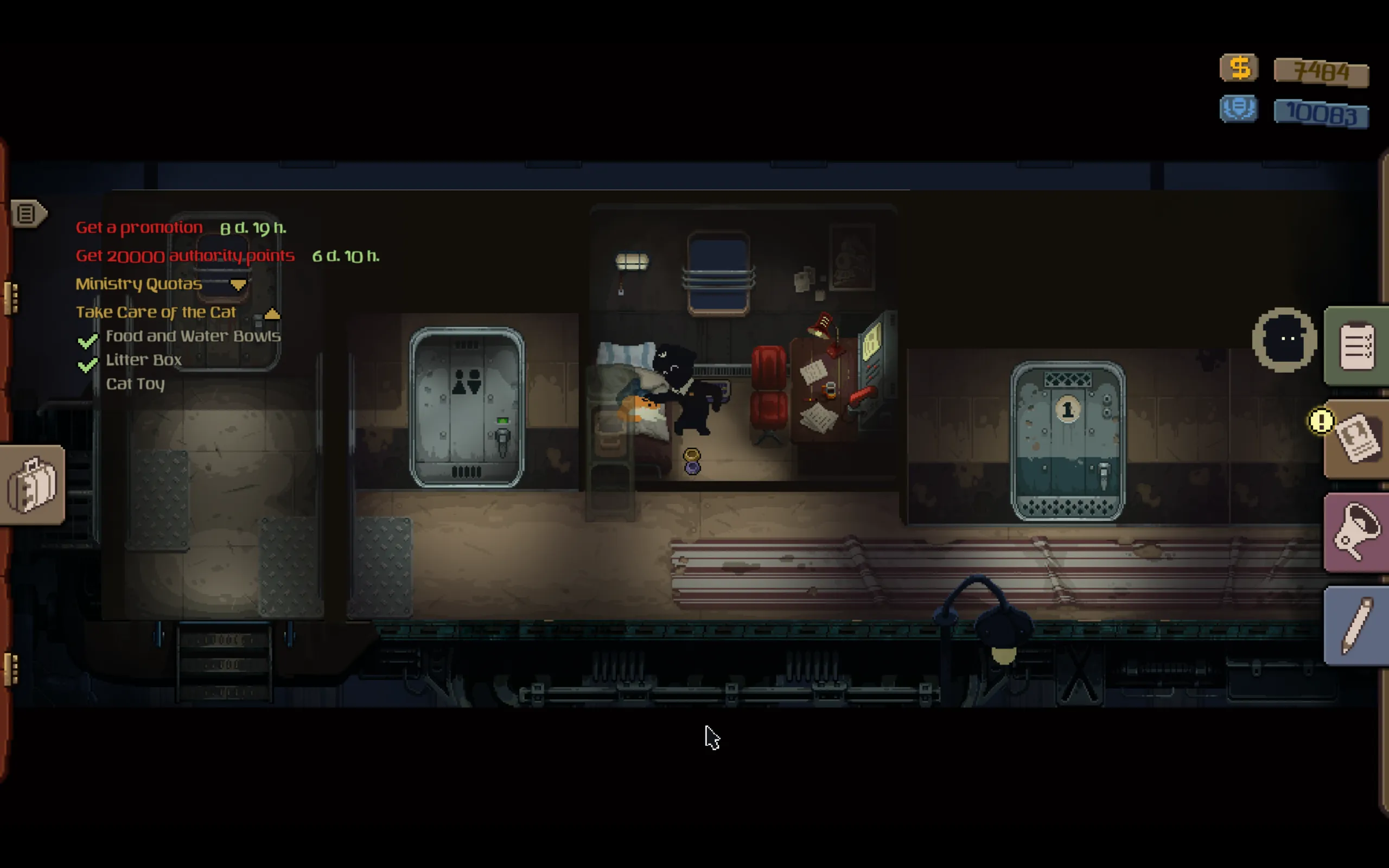
Task: Open the megaphone propaganda panel
Action: [x=1357, y=532]
